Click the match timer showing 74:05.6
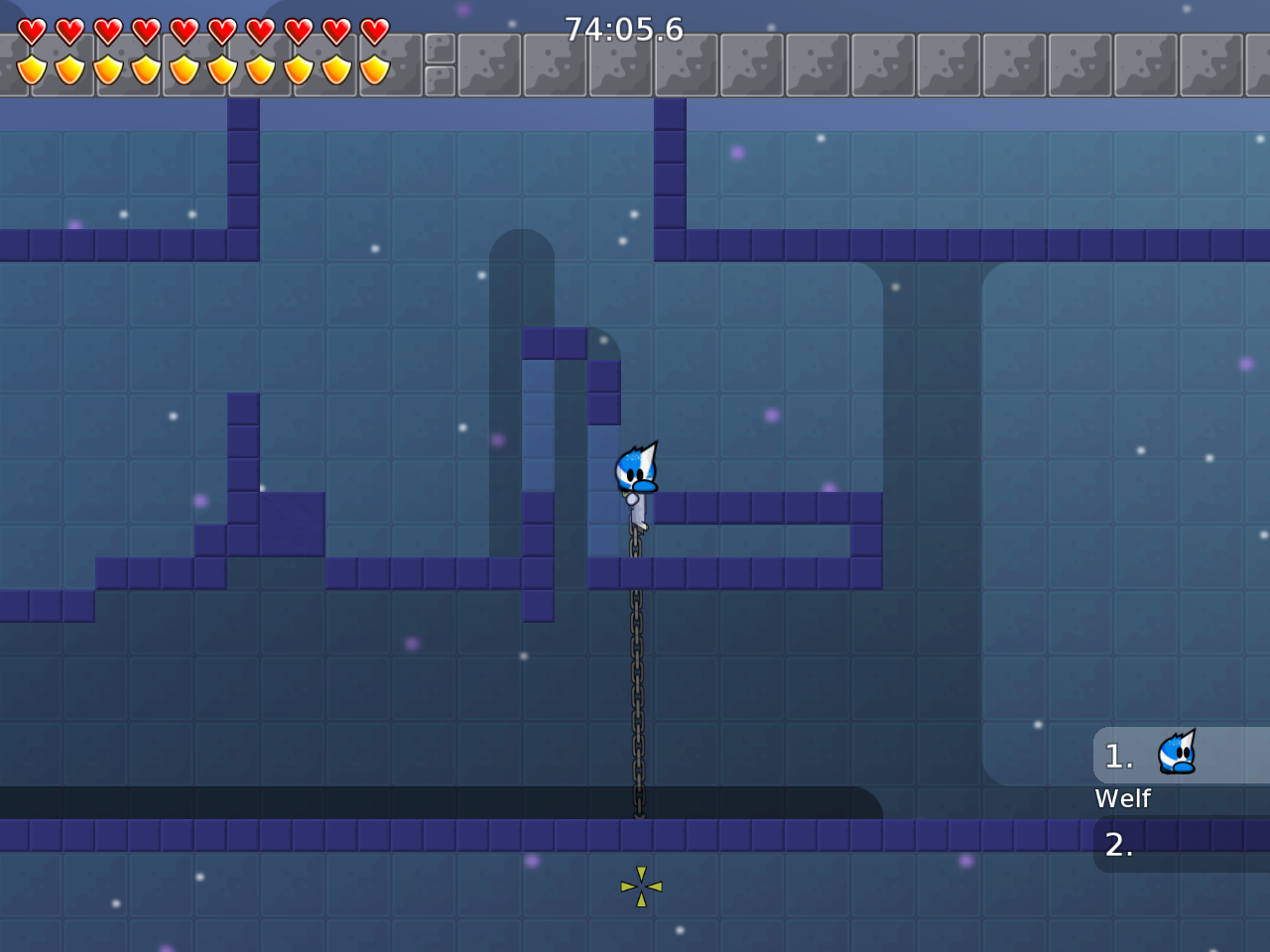This screenshot has width=1270, height=952. point(623,29)
